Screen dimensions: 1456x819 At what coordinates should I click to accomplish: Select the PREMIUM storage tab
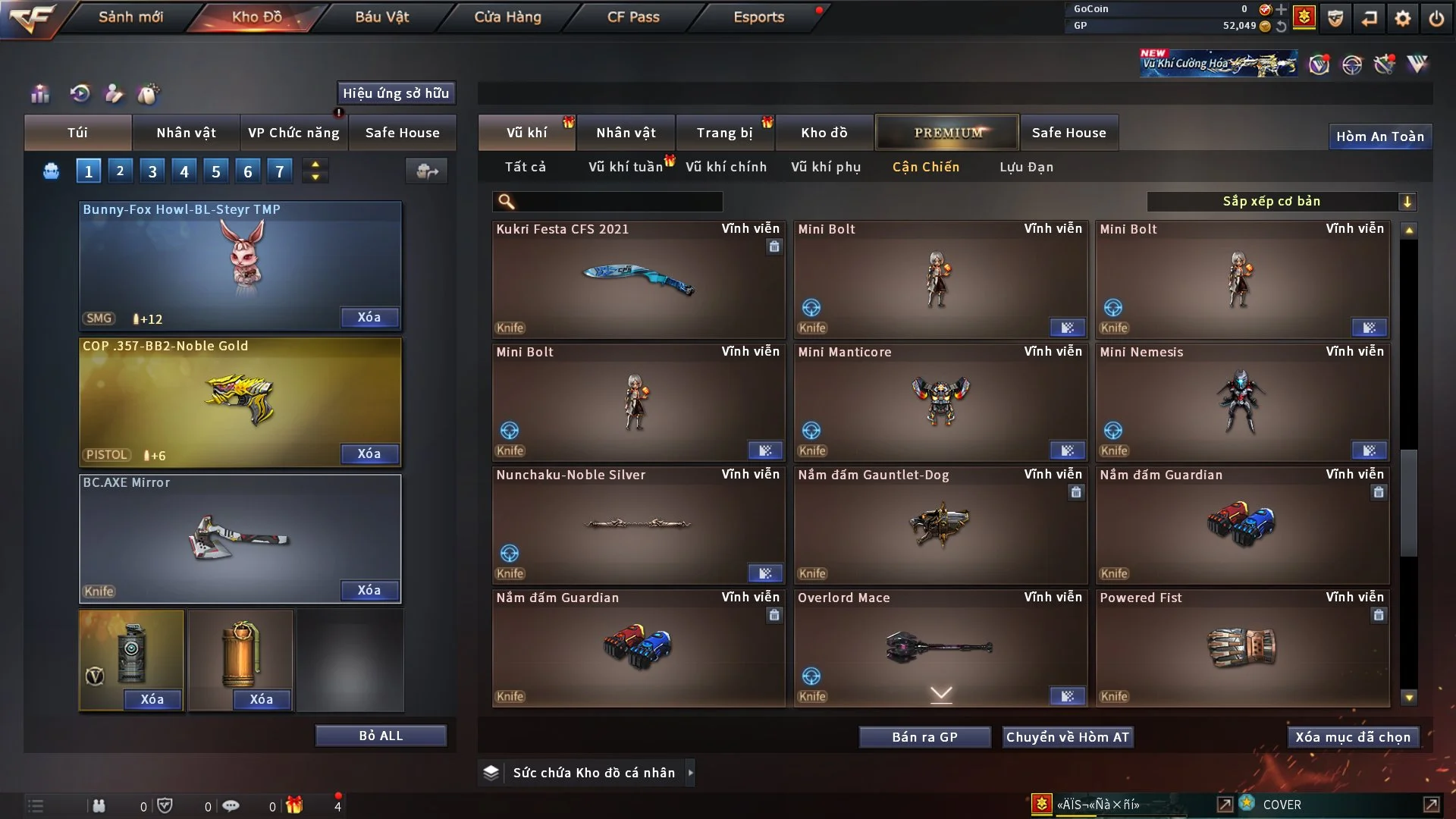[x=948, y=133]
